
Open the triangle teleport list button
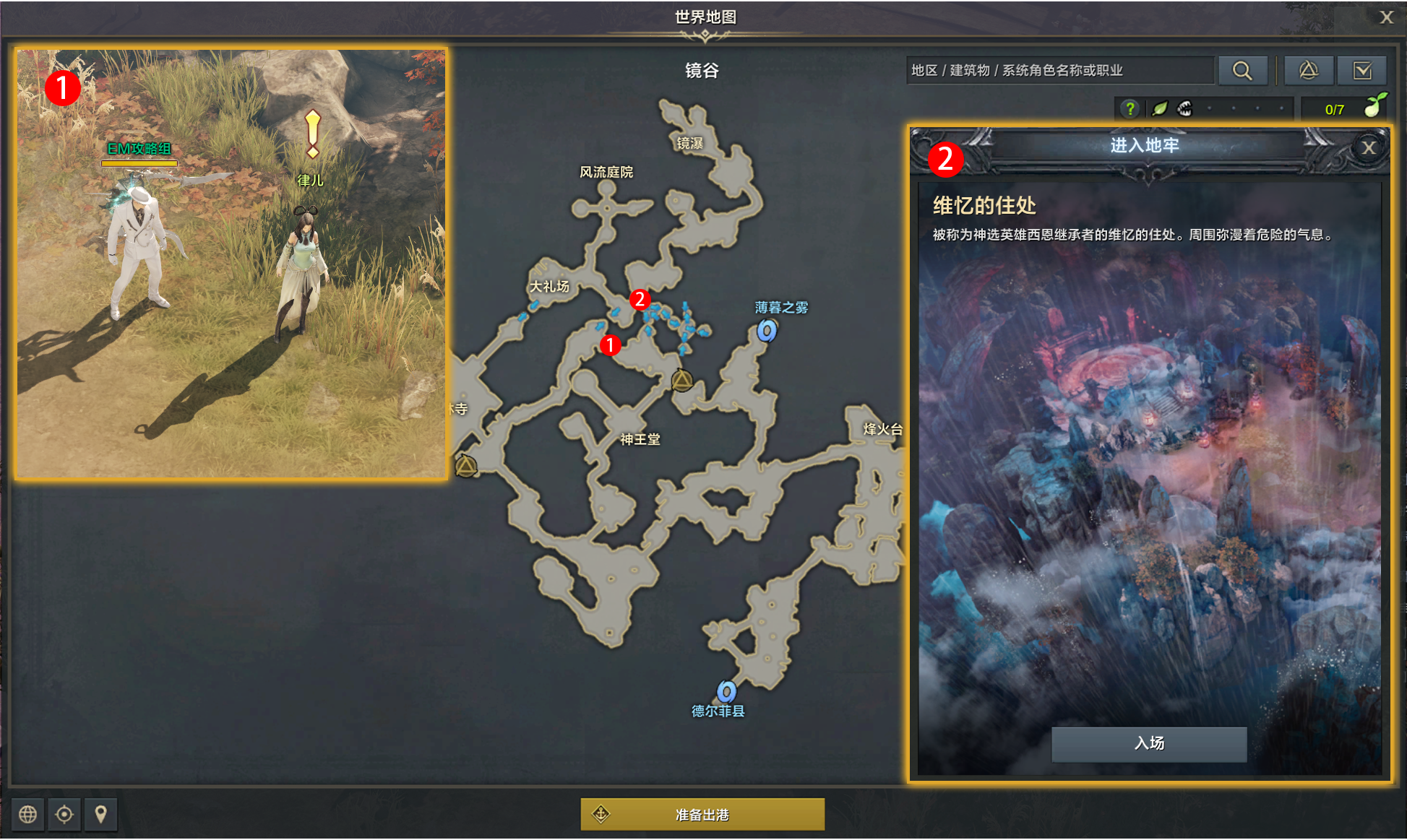1308,70
